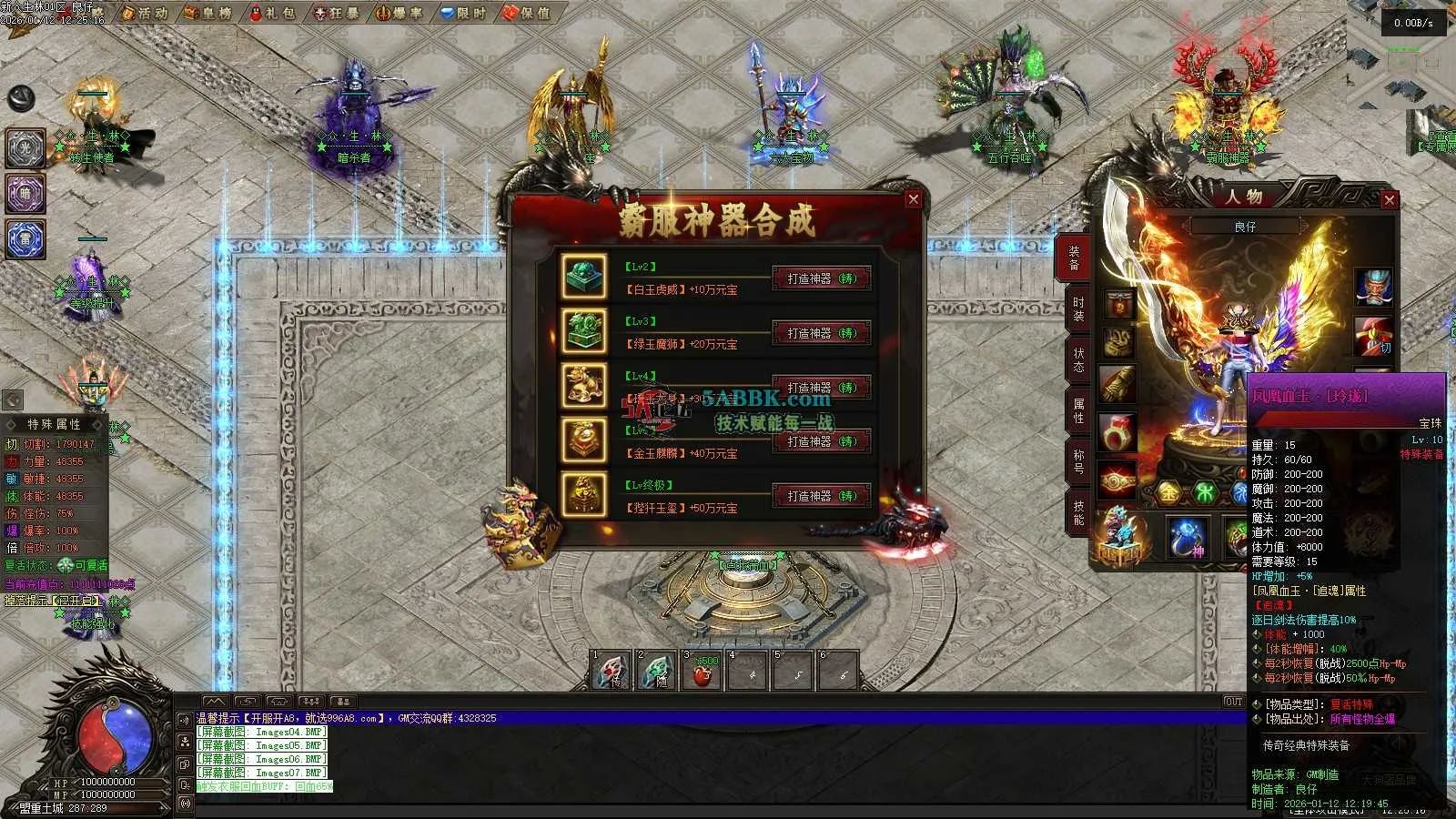Image resolution: width=1456 pixels, height=819 pixels.
Task: Click 打造神器 for 绿玉魔狮
Action: click(822, 333)
